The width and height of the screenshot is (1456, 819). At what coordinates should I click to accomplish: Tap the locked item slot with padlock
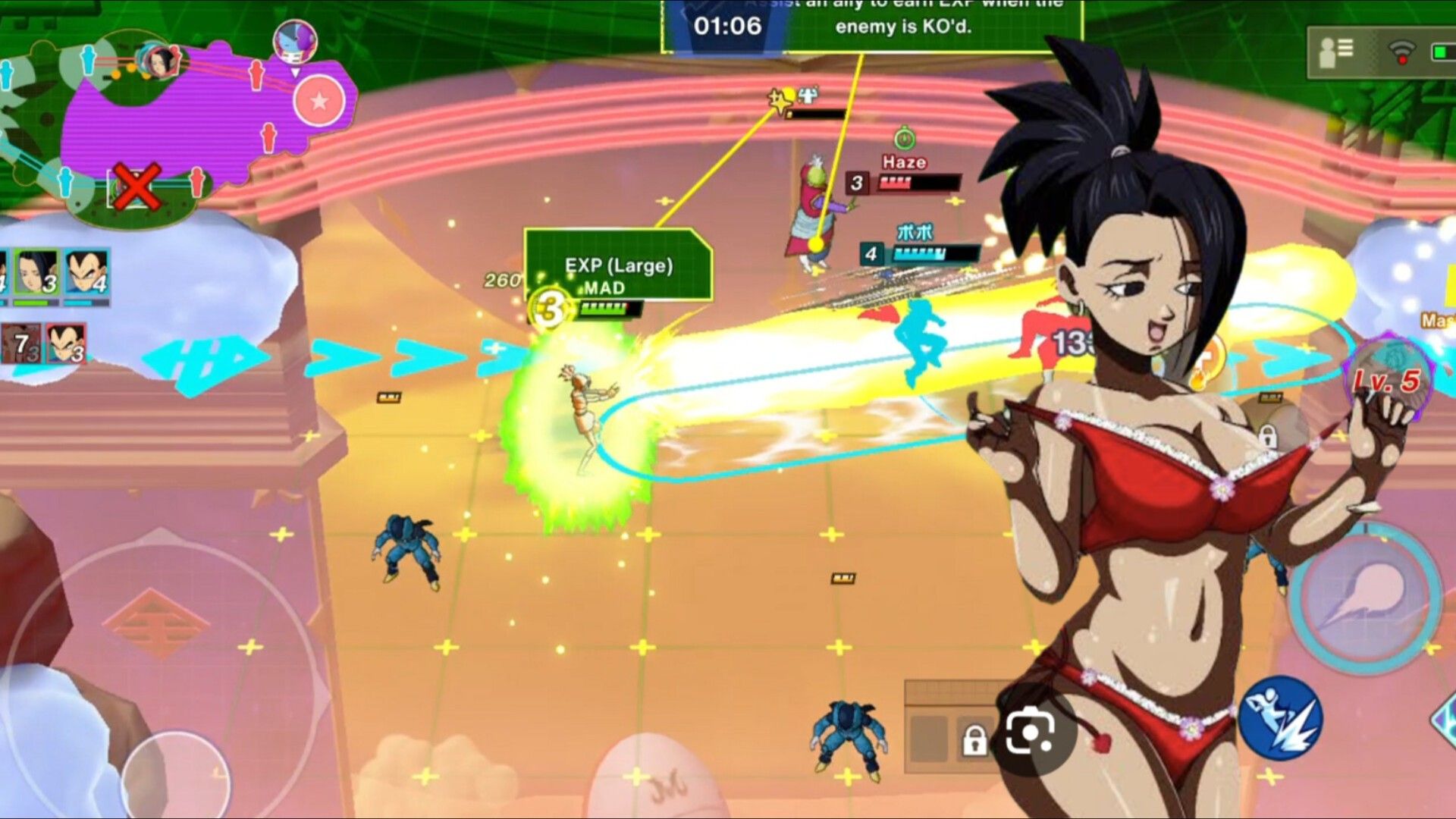coord(974,739)
